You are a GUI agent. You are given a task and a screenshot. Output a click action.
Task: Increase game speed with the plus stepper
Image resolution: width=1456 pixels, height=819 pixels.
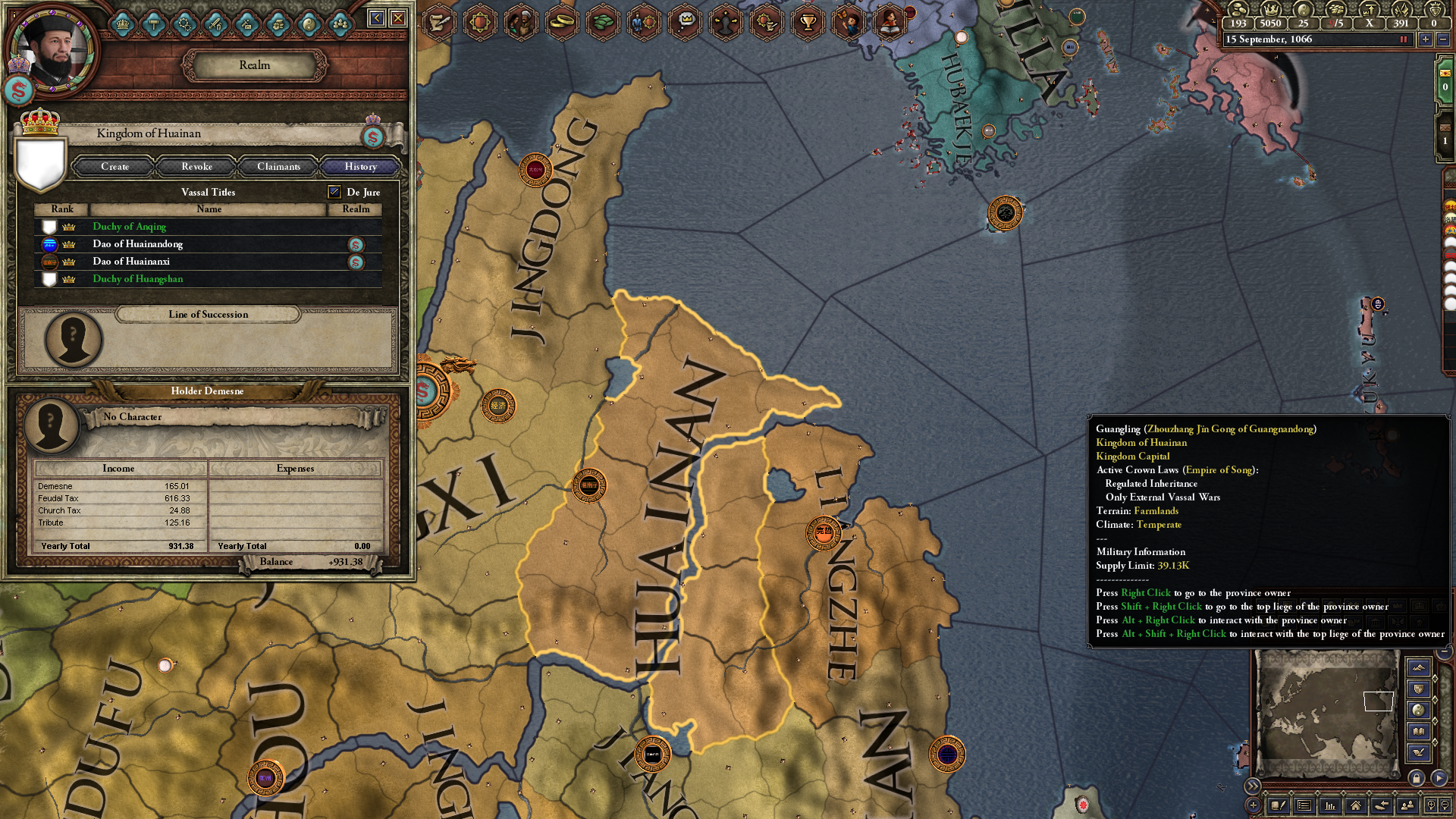click(x=1426, y=39)
